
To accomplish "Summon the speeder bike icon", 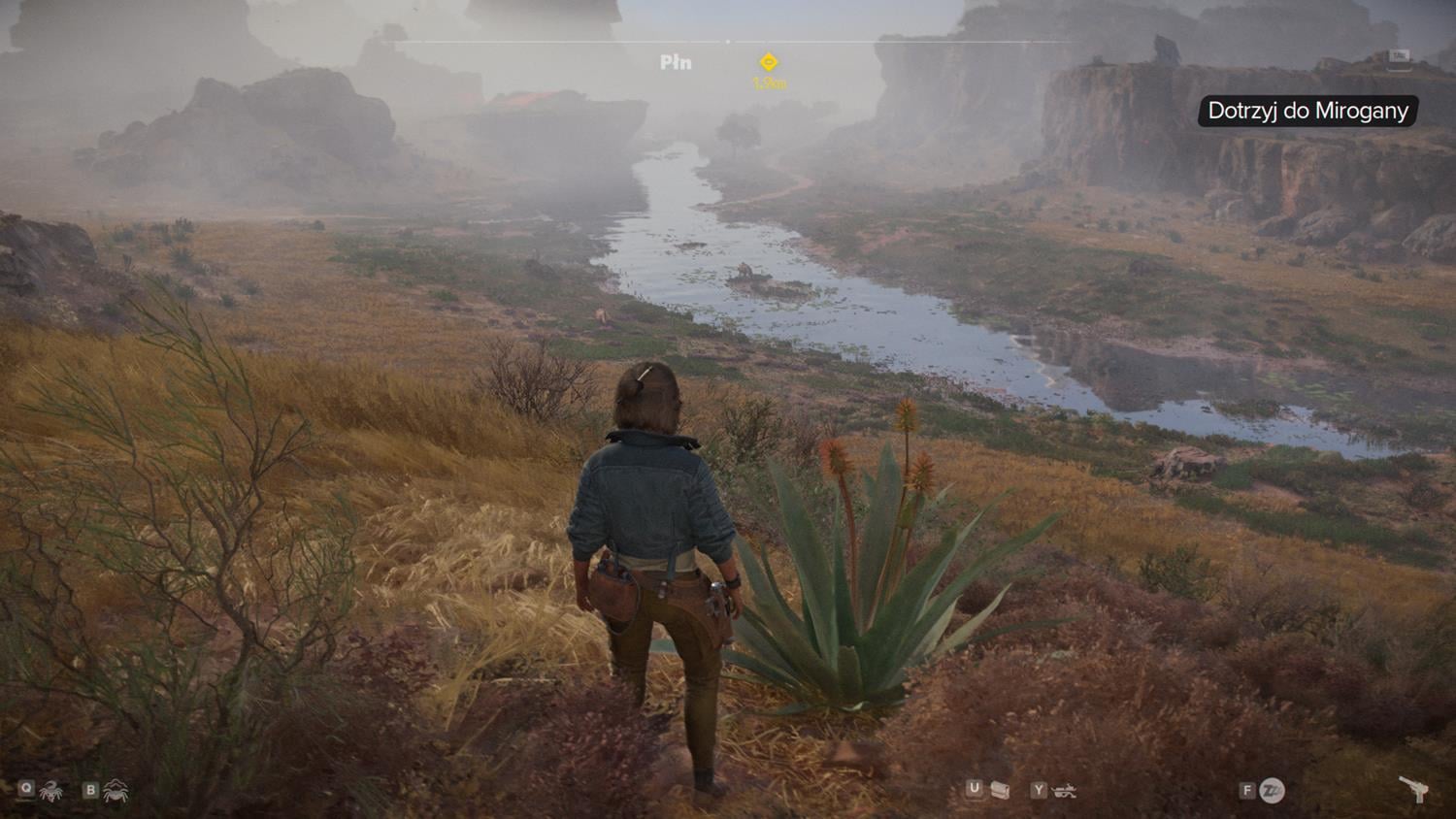I will (1065, 791).
